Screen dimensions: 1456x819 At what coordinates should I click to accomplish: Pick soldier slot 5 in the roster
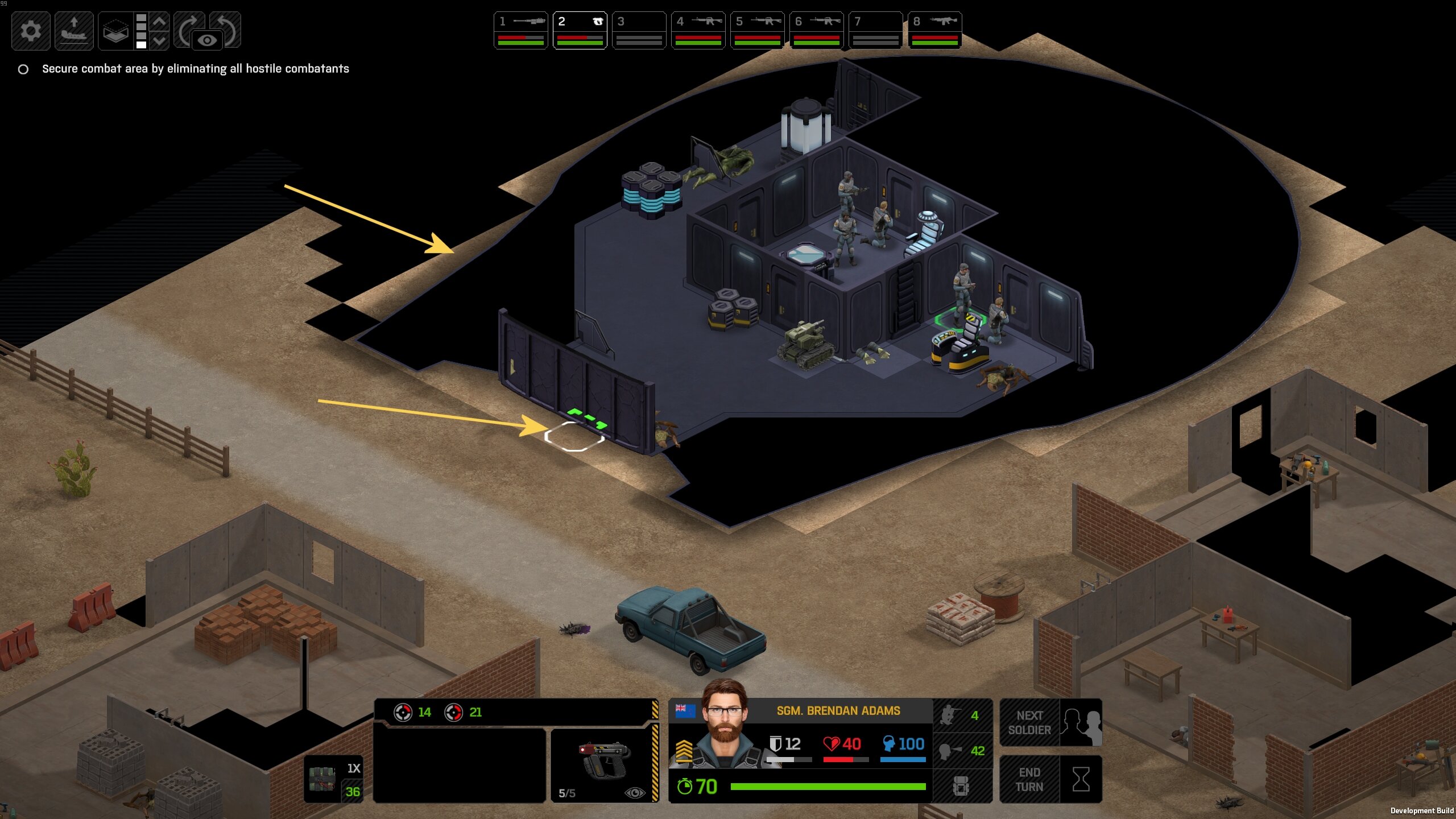click(x=757, y=30)
